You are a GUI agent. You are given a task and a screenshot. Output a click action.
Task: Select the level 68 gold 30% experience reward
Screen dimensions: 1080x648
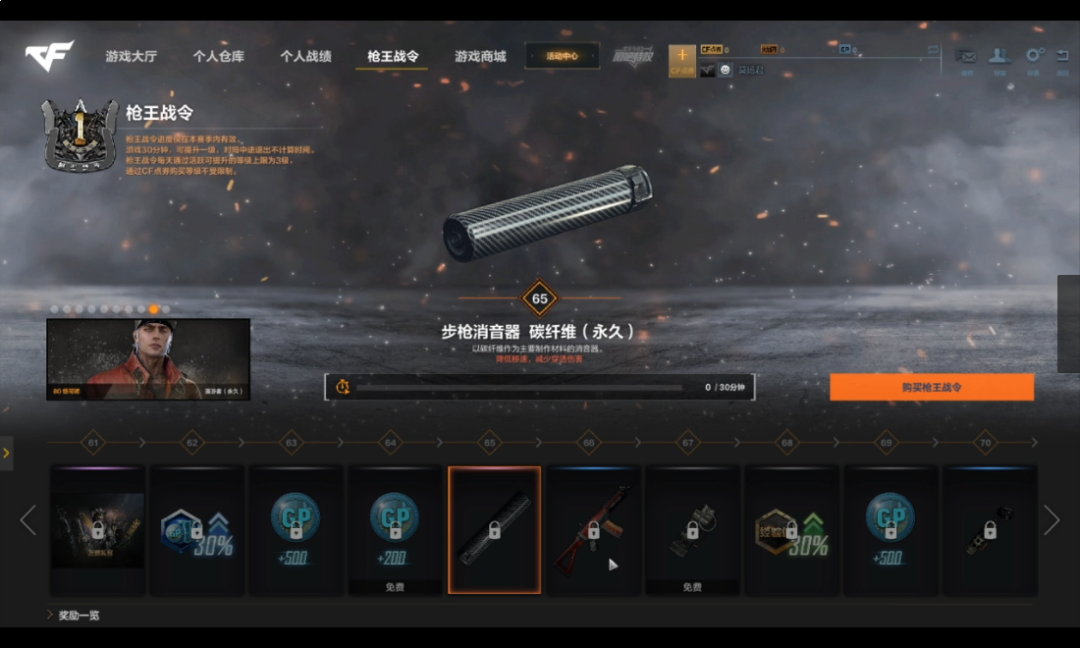tap(791, 530)
